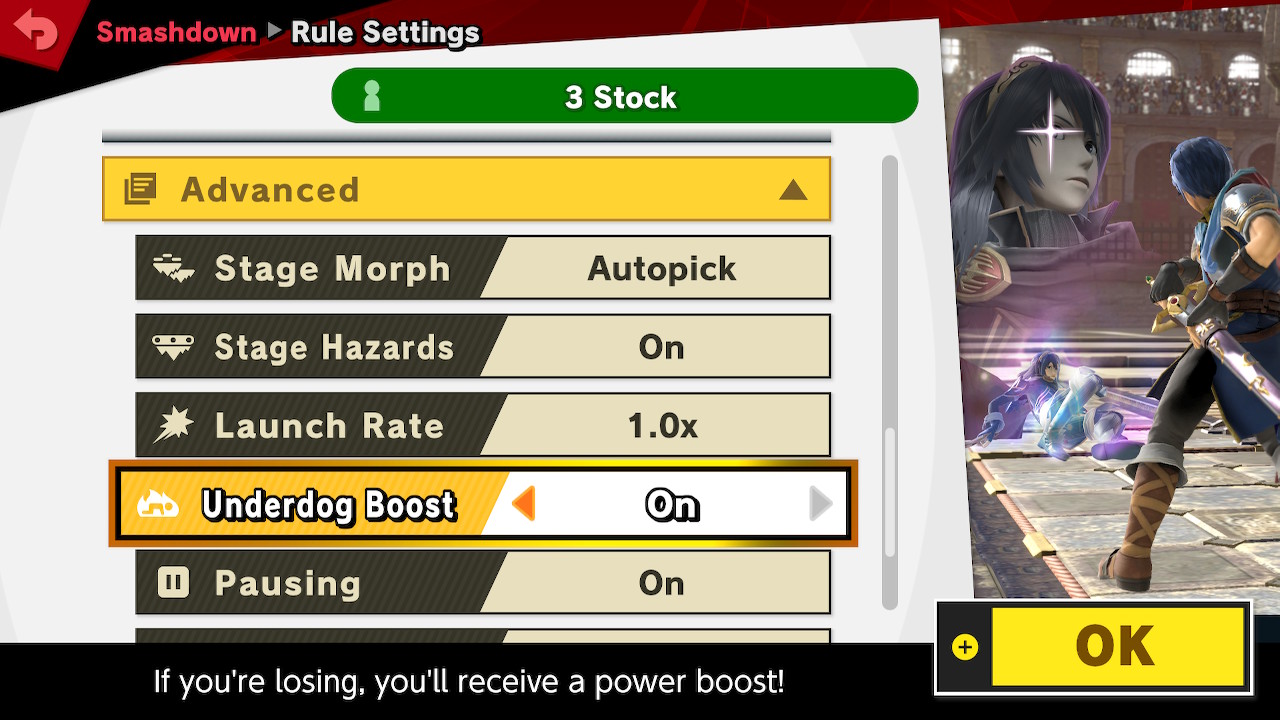Viewport: 1280px width, 720px height.
Task: Click the Advanced section list icon
Action: click(141, 189)
